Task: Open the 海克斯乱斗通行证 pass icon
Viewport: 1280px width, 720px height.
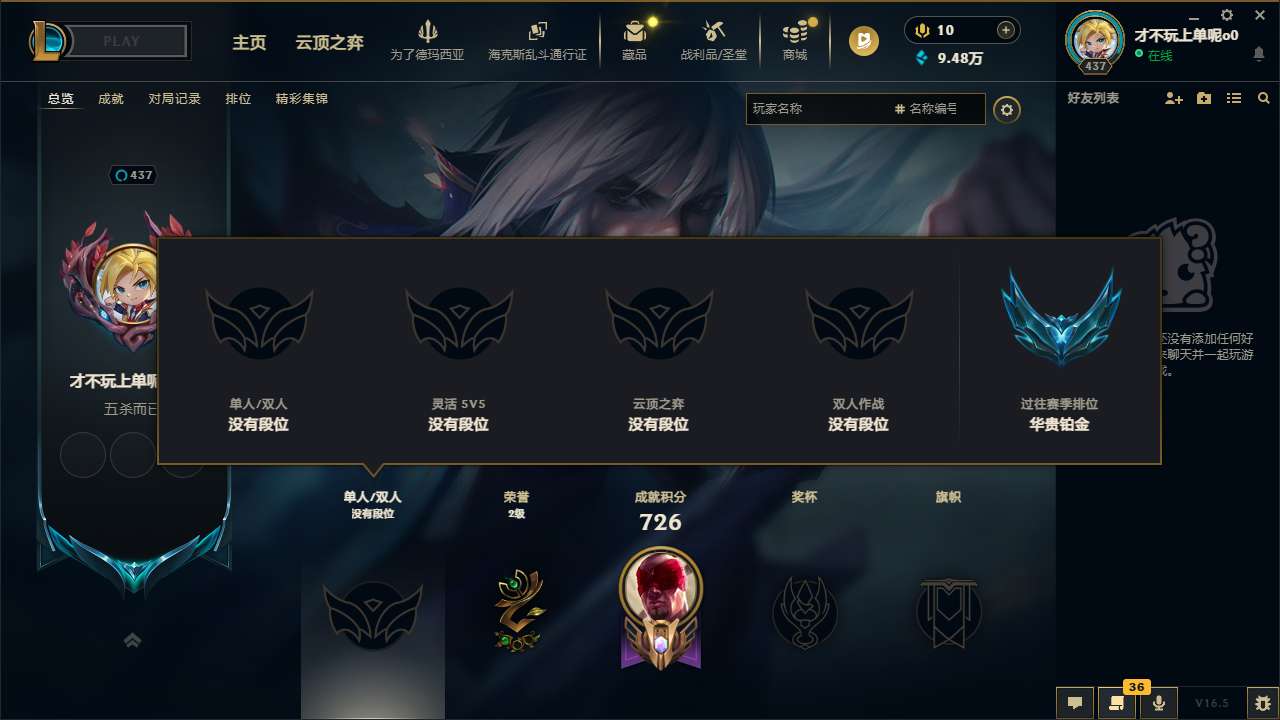Action: (540, 32)
